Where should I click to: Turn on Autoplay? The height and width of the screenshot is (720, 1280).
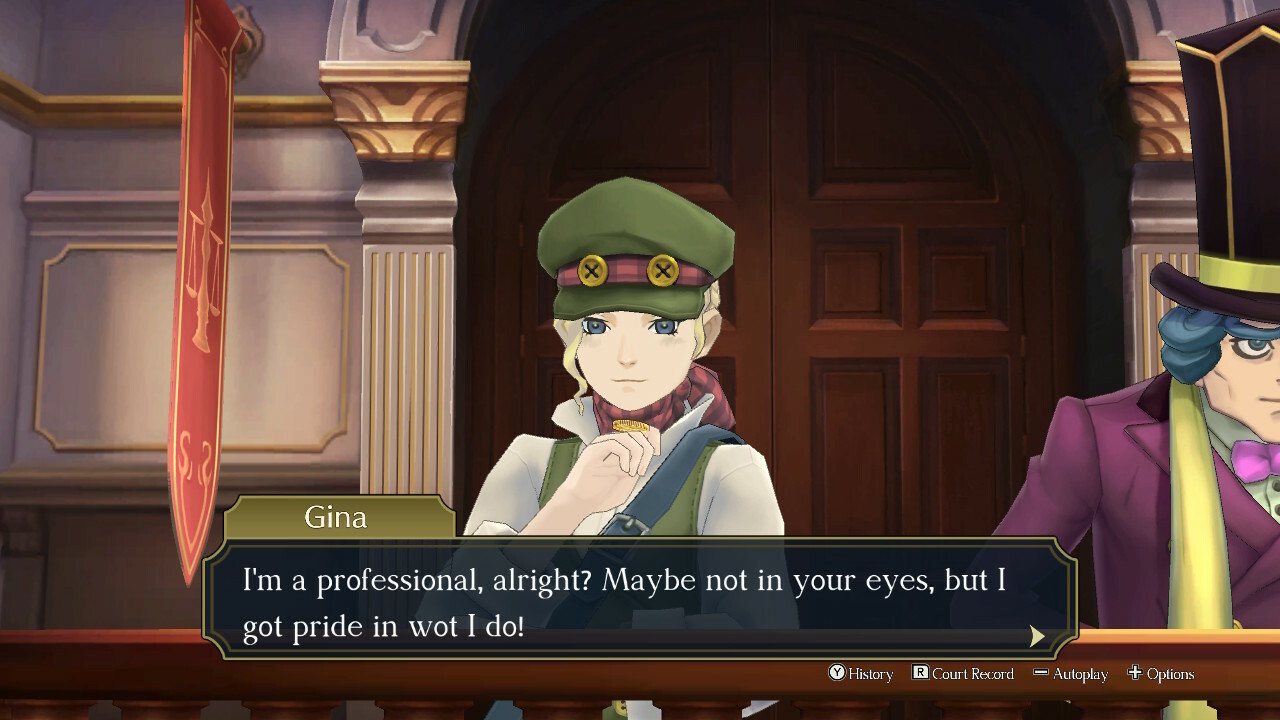[1071, 674]
